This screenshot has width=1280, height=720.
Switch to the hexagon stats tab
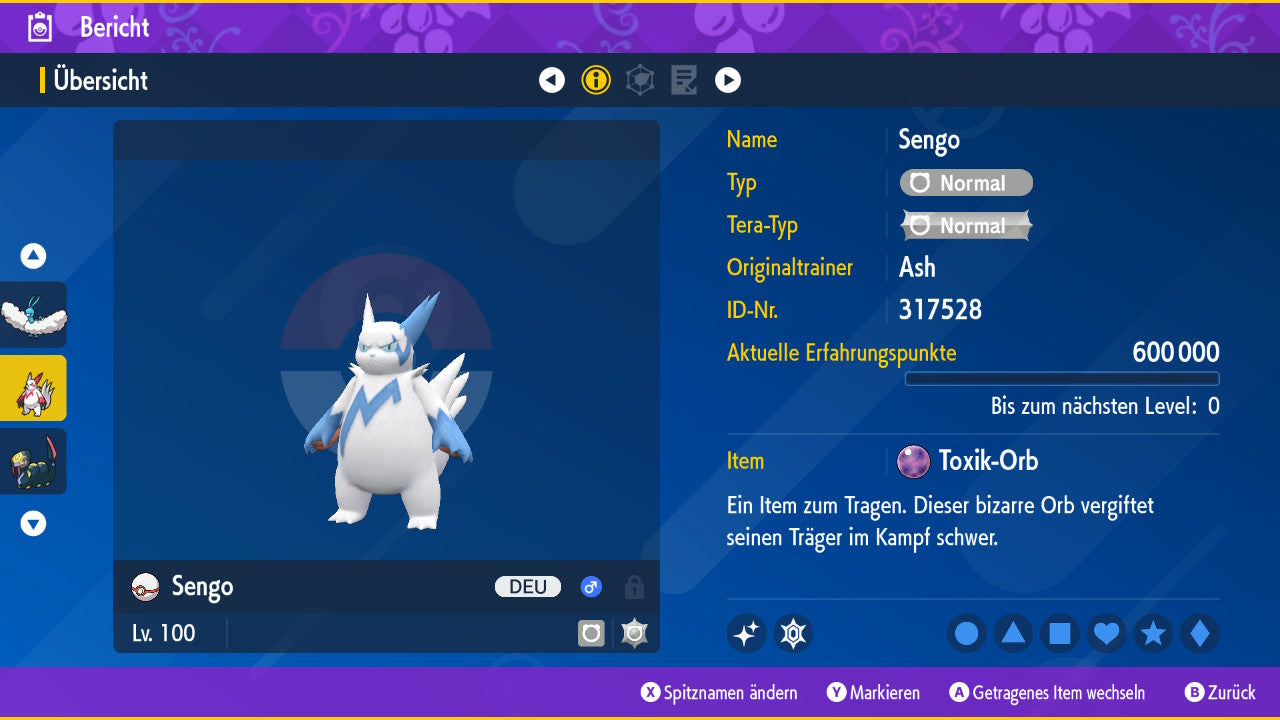[x=640, y=80]
